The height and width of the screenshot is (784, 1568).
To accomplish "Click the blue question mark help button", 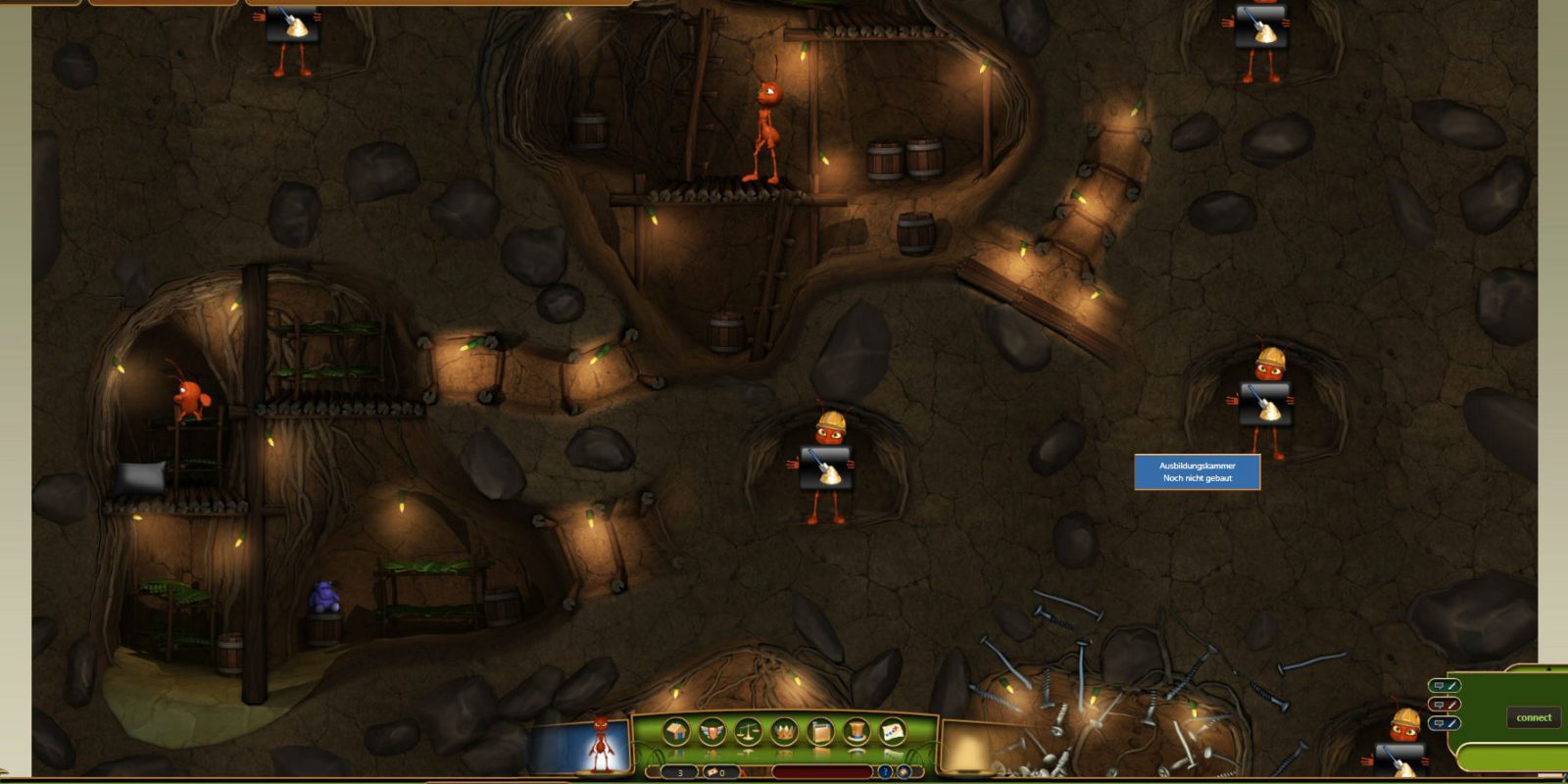I will coord(885,772).
